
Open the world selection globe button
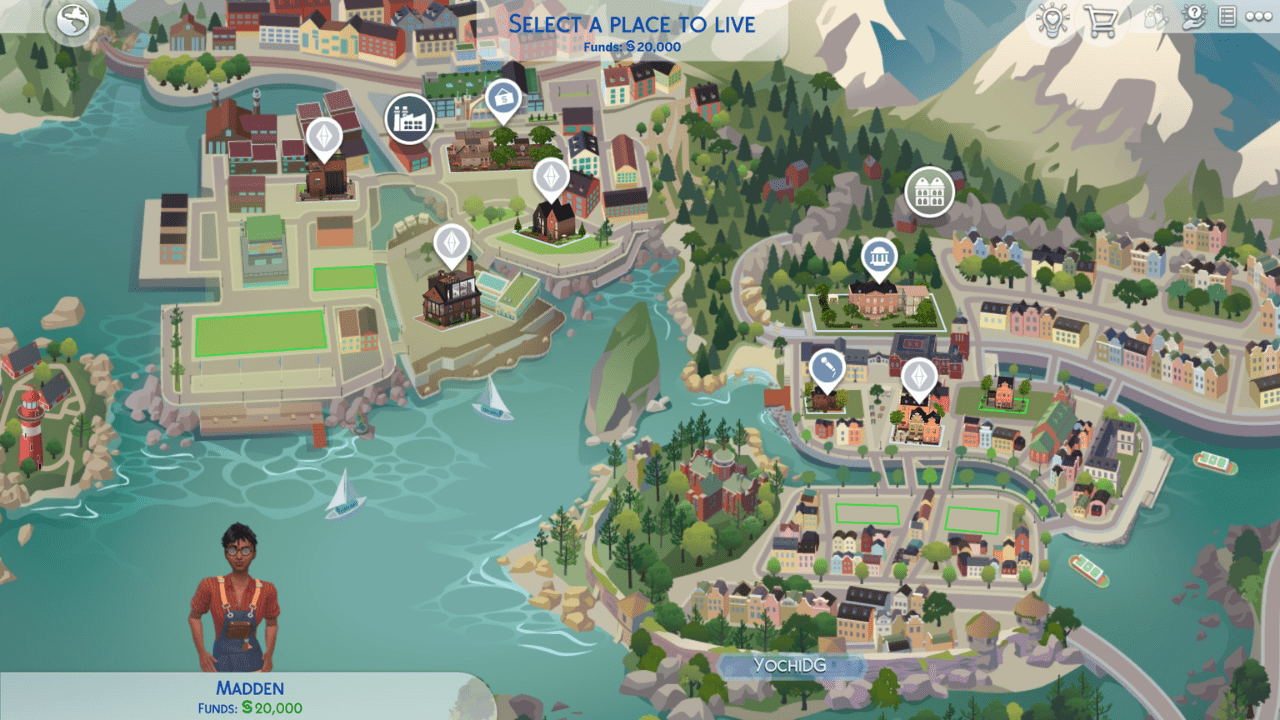73,23
